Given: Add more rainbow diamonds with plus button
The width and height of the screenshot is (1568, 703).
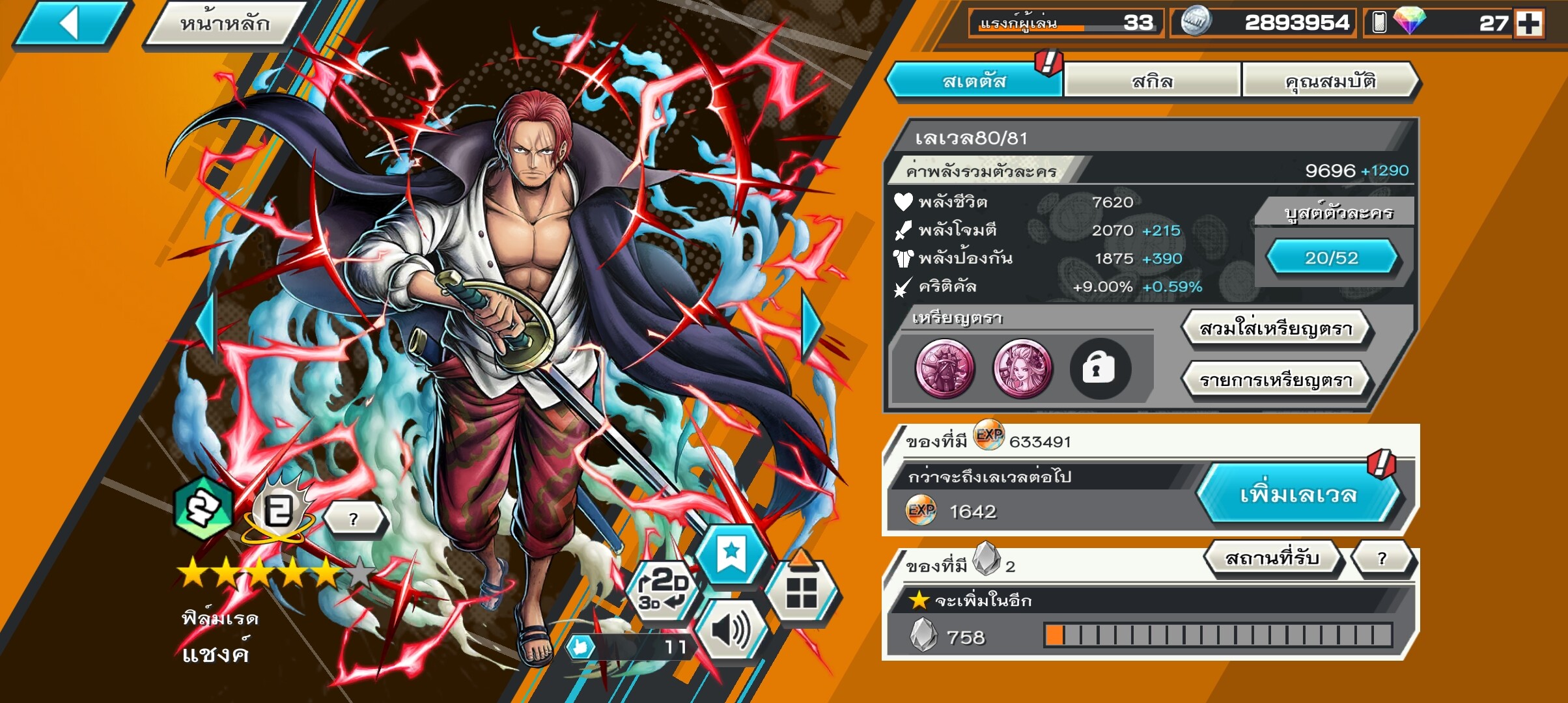Looking at the screenshot, I should coord(1529,23).
